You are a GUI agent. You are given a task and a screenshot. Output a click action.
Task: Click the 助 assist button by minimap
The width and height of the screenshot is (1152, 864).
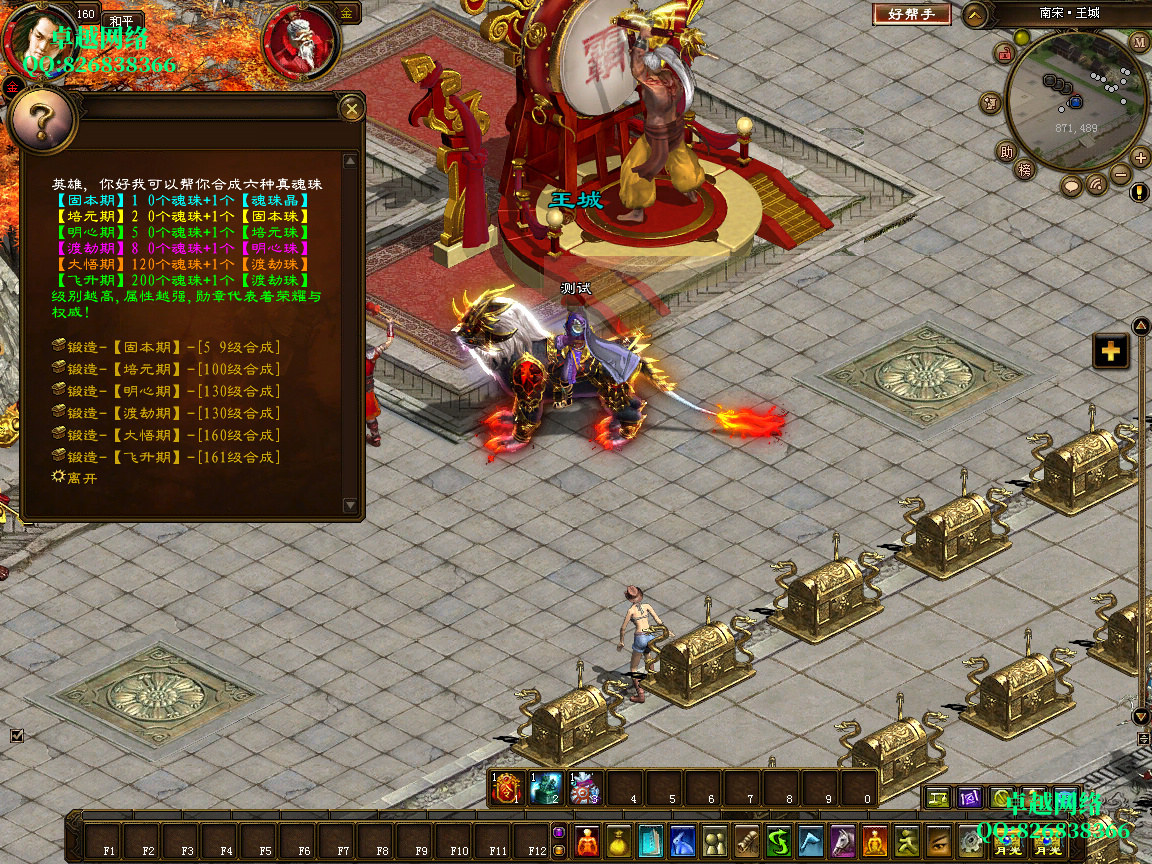tap(1006, 151)
